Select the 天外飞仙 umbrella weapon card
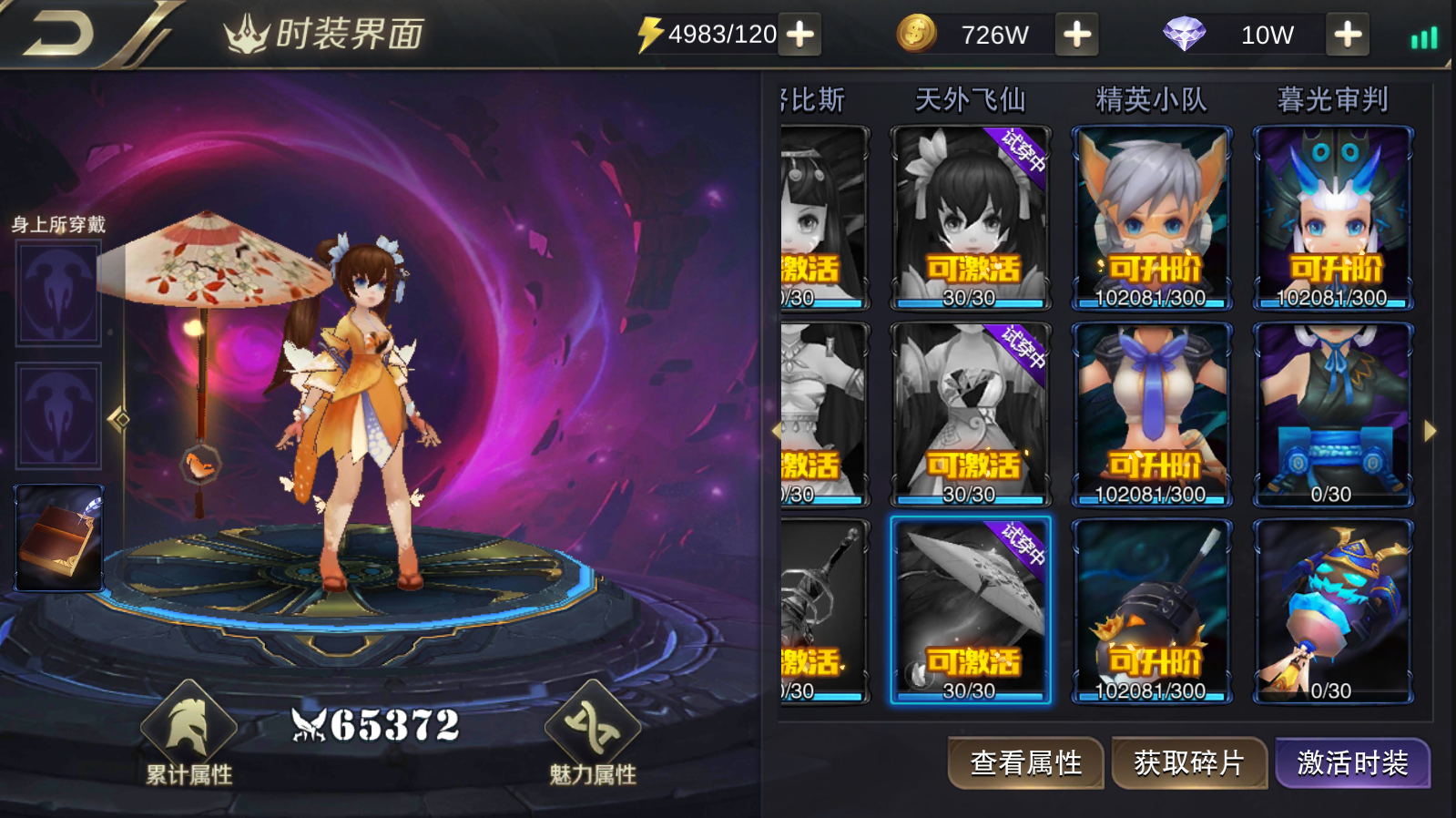The image size is (1456, 818). coord(970,610)
